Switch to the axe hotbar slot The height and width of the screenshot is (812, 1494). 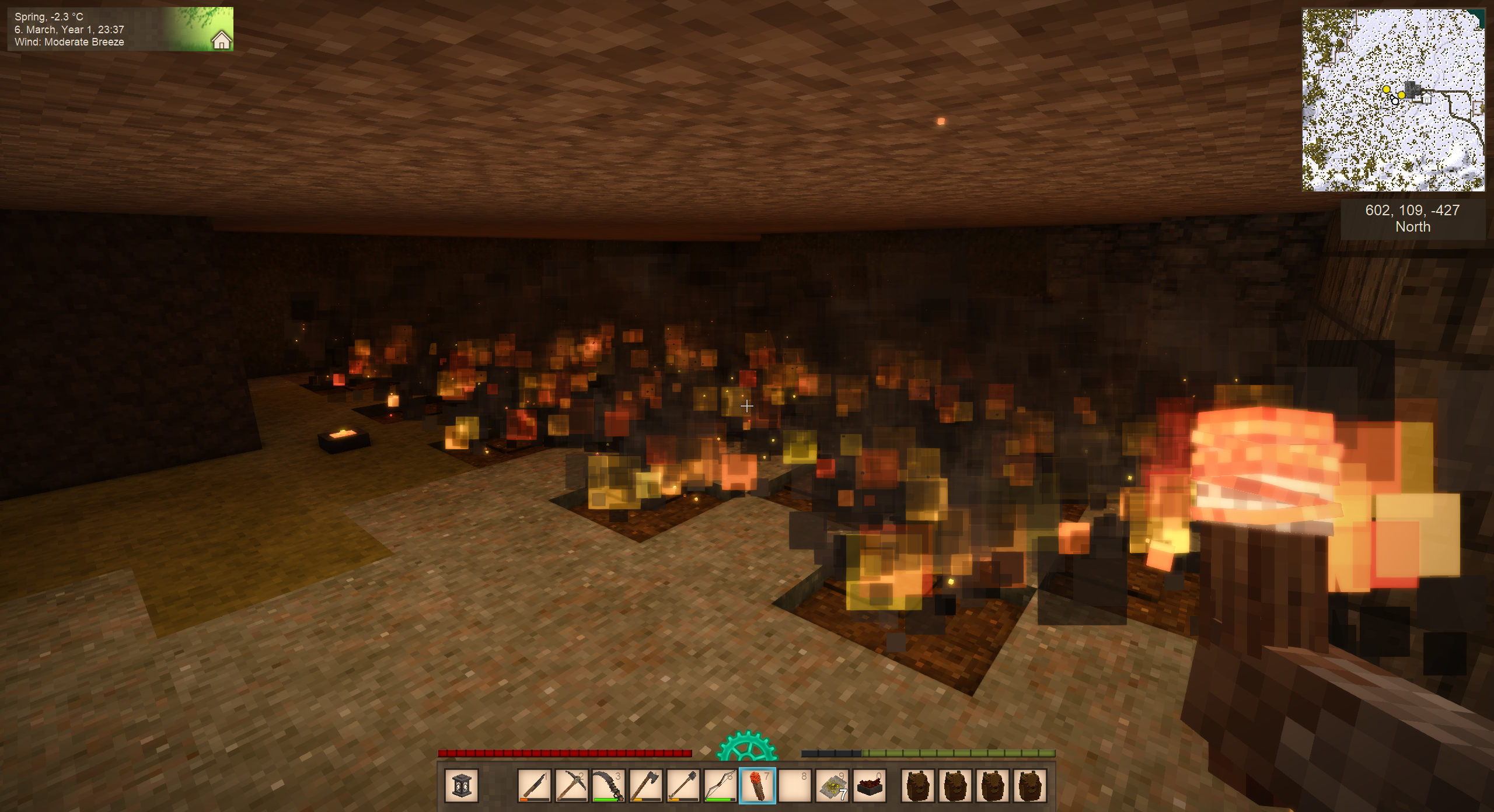645,786
